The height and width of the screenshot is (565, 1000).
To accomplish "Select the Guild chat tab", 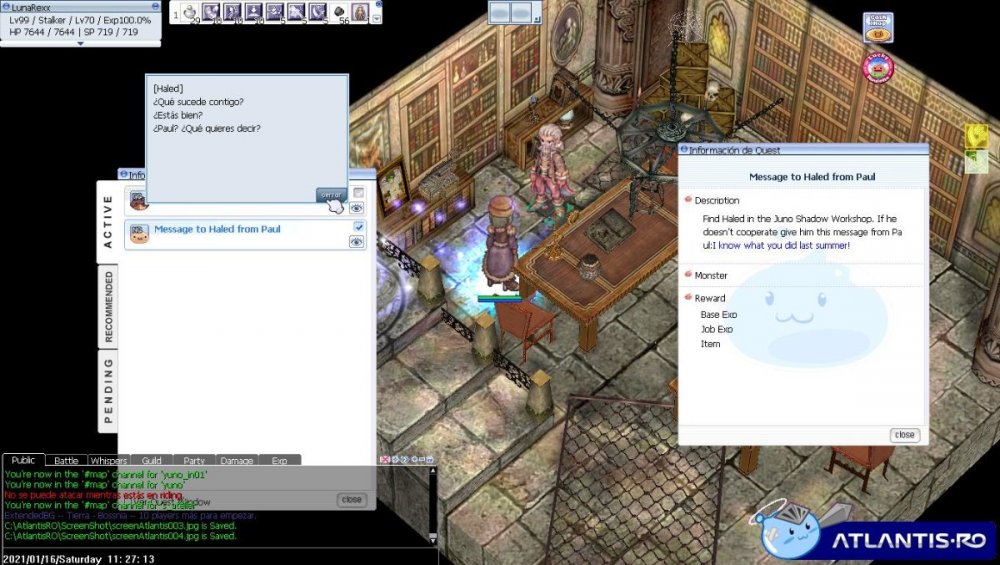I will pyautogui.click(x=151, y=461).
